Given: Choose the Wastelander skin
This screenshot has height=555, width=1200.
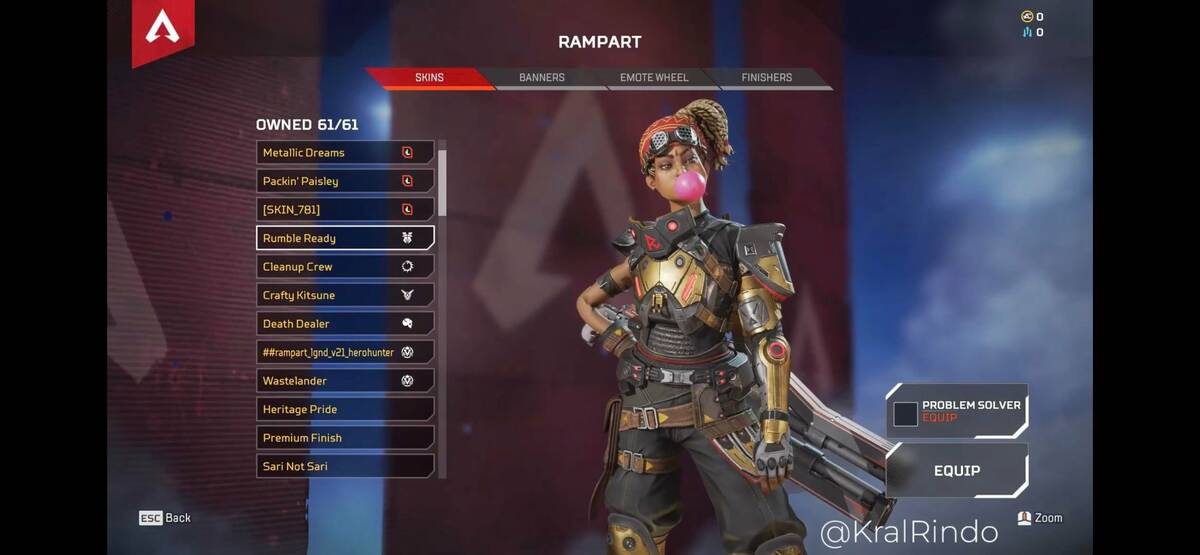Looking at the screenshot, I should pos(345,381).
